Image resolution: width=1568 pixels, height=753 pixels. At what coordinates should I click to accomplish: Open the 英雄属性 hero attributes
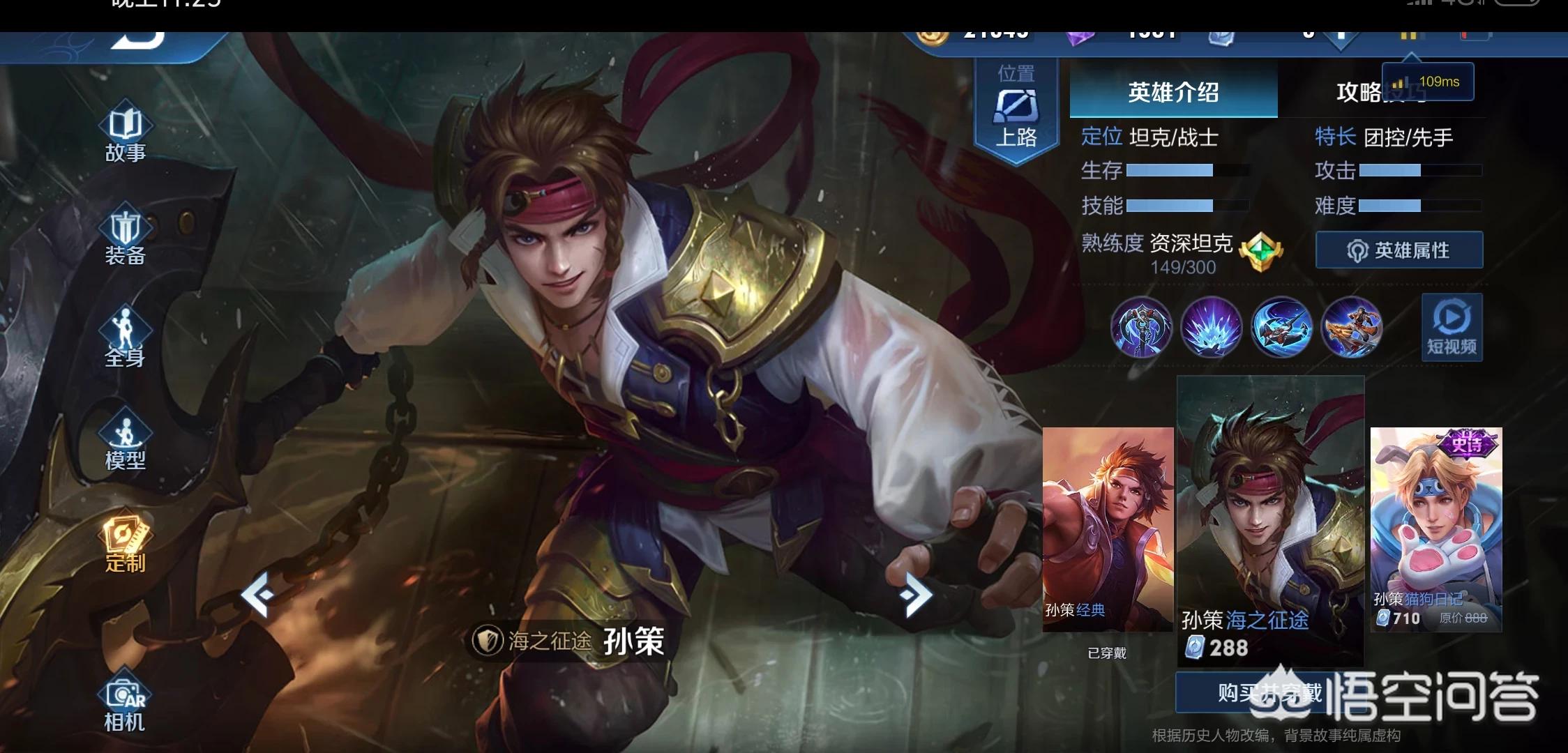(1399, 250)
